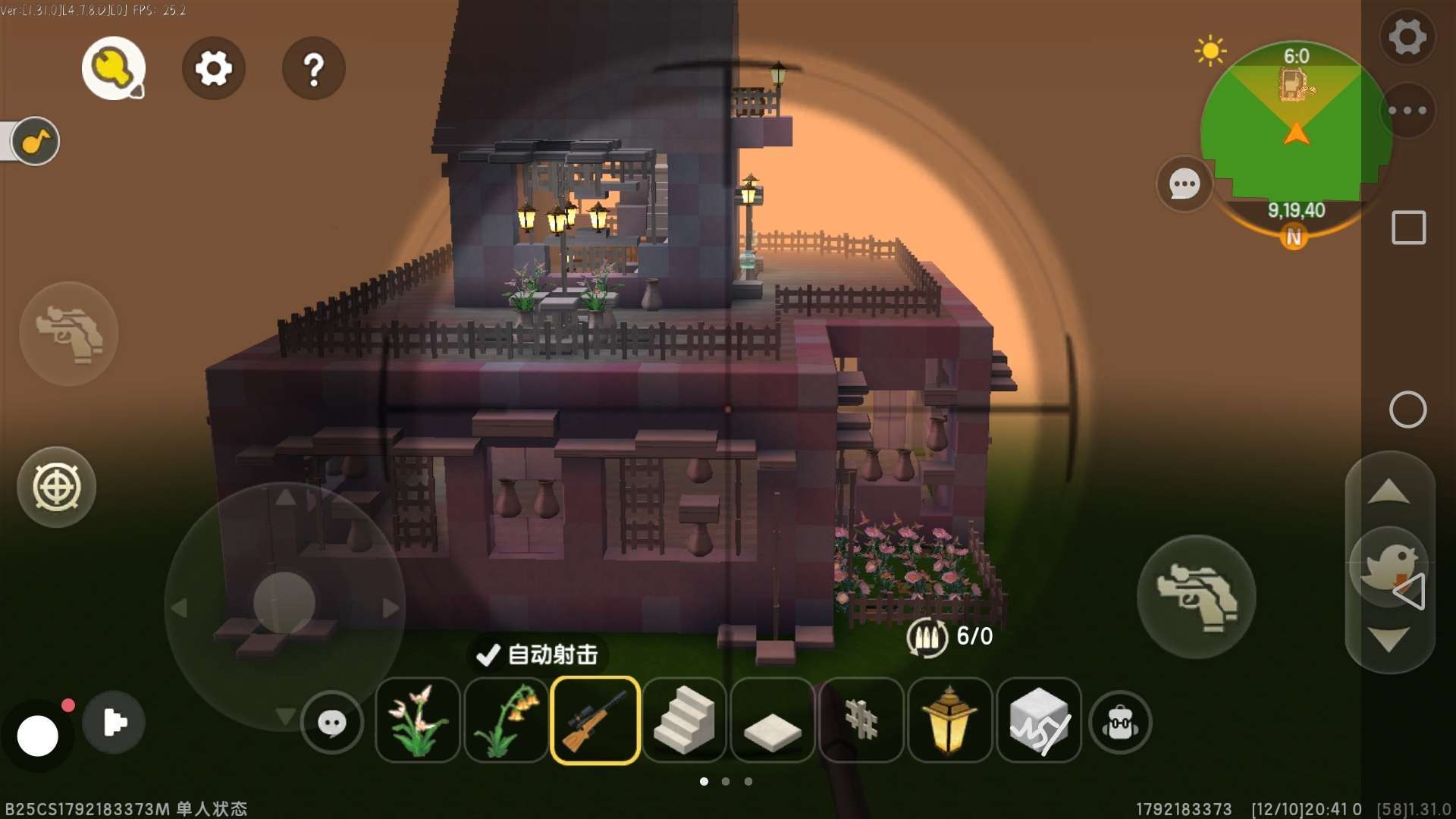Tap the yellow wrench developer tool
1456x819 pixels.
pos(114,69)
